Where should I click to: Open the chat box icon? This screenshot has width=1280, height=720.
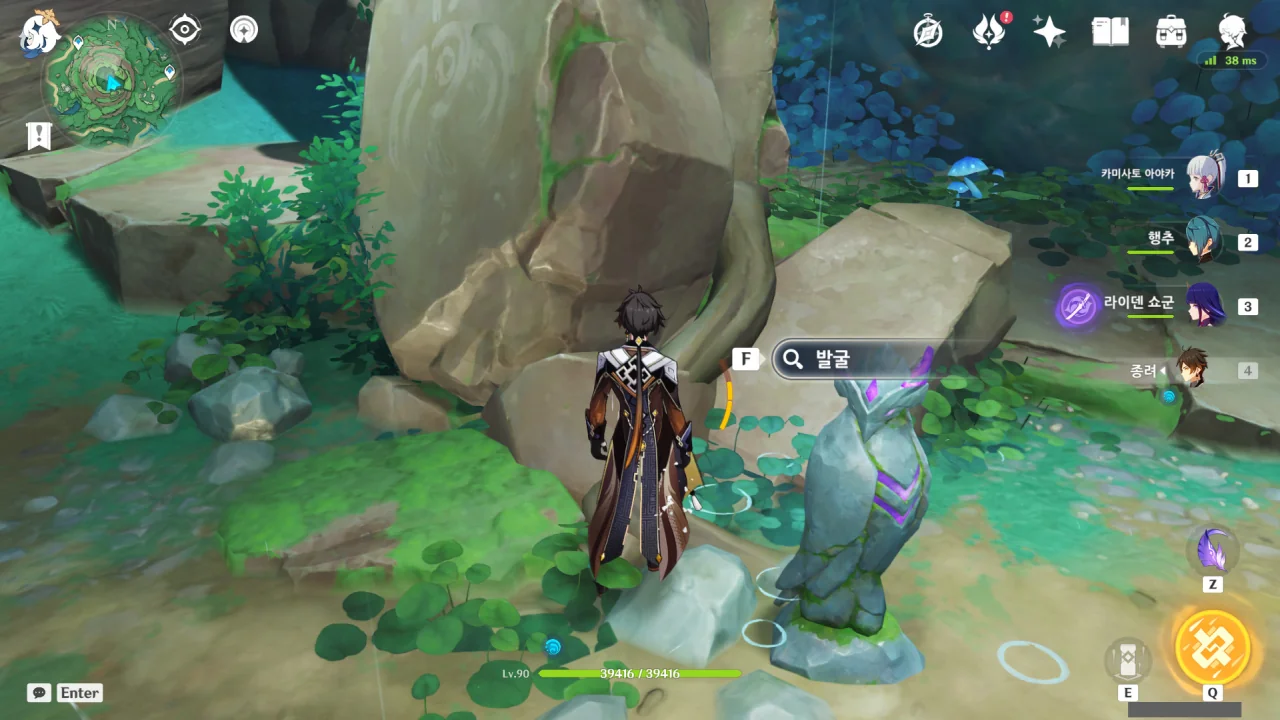39,692
